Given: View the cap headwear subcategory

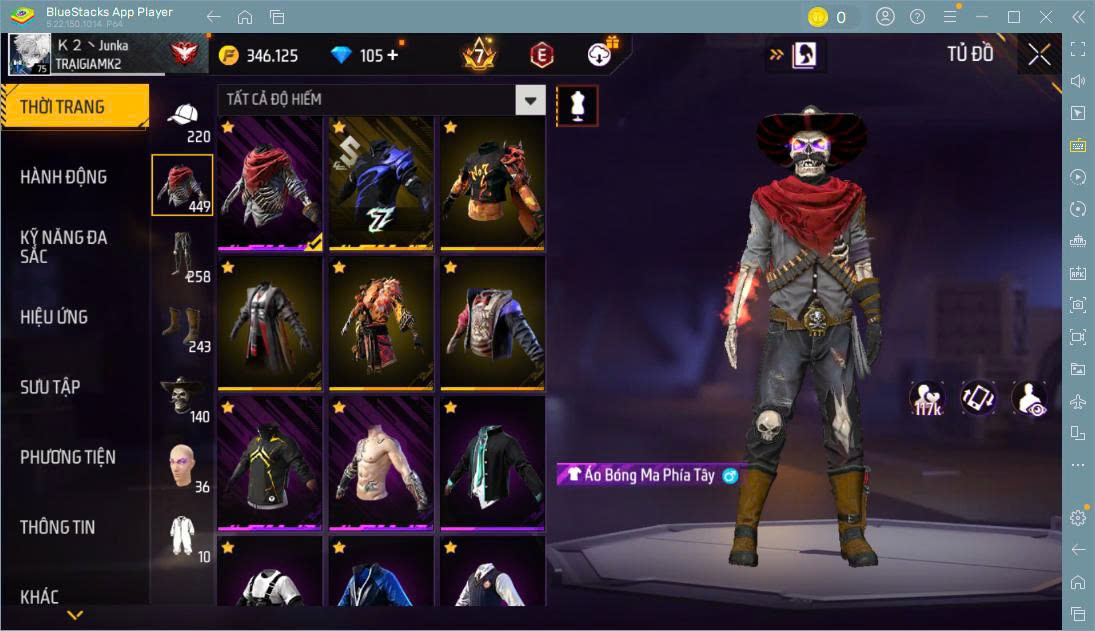Looking at the screenshot, I should coord(181,116).
